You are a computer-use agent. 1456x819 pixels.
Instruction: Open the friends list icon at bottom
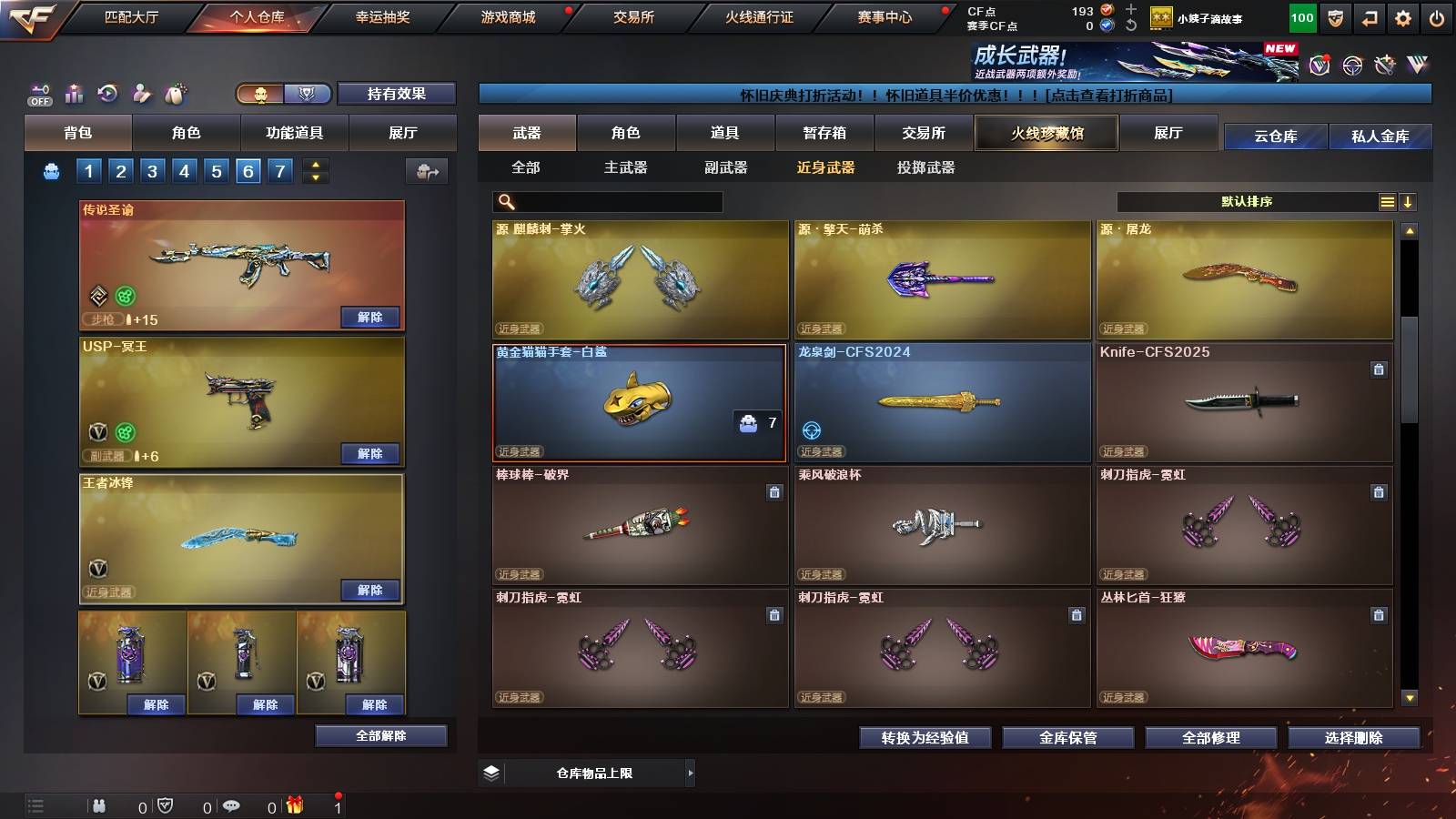point(100,804)
